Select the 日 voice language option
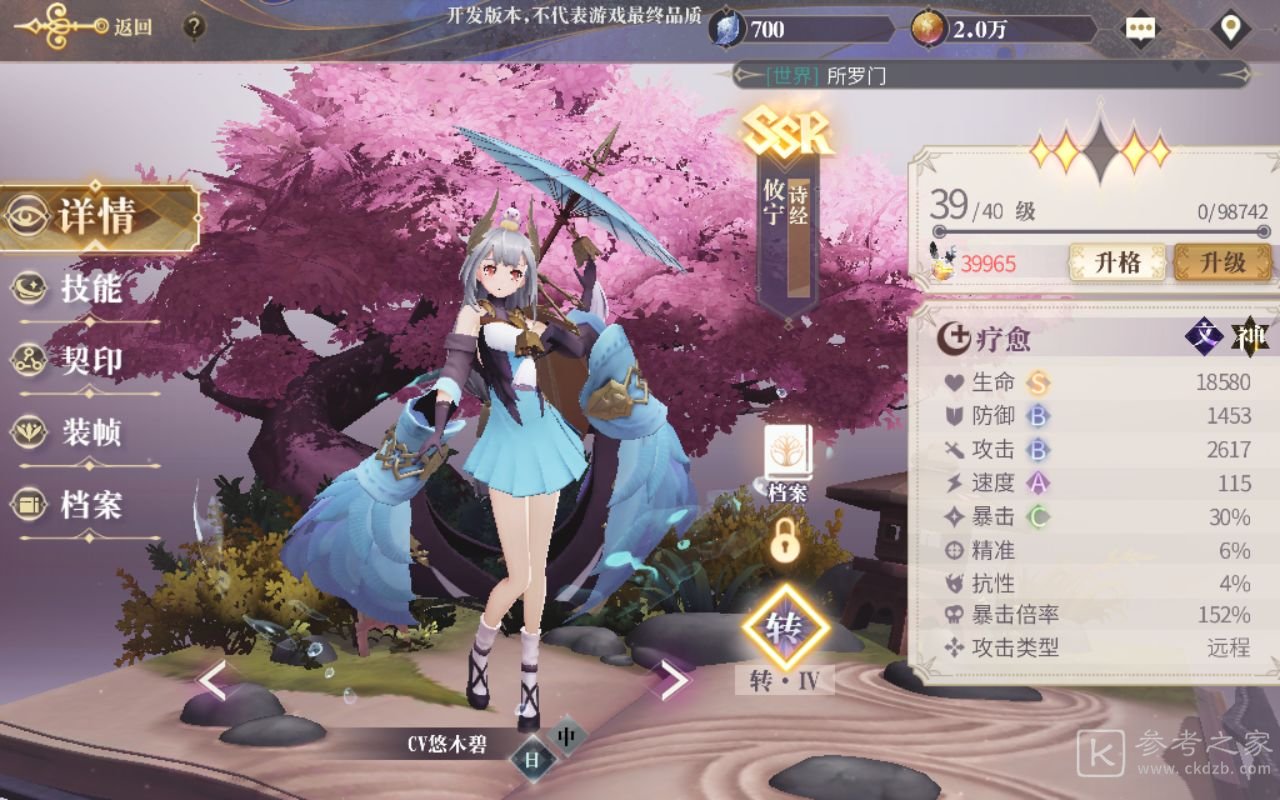The image size is (1280, 800). 532,760
